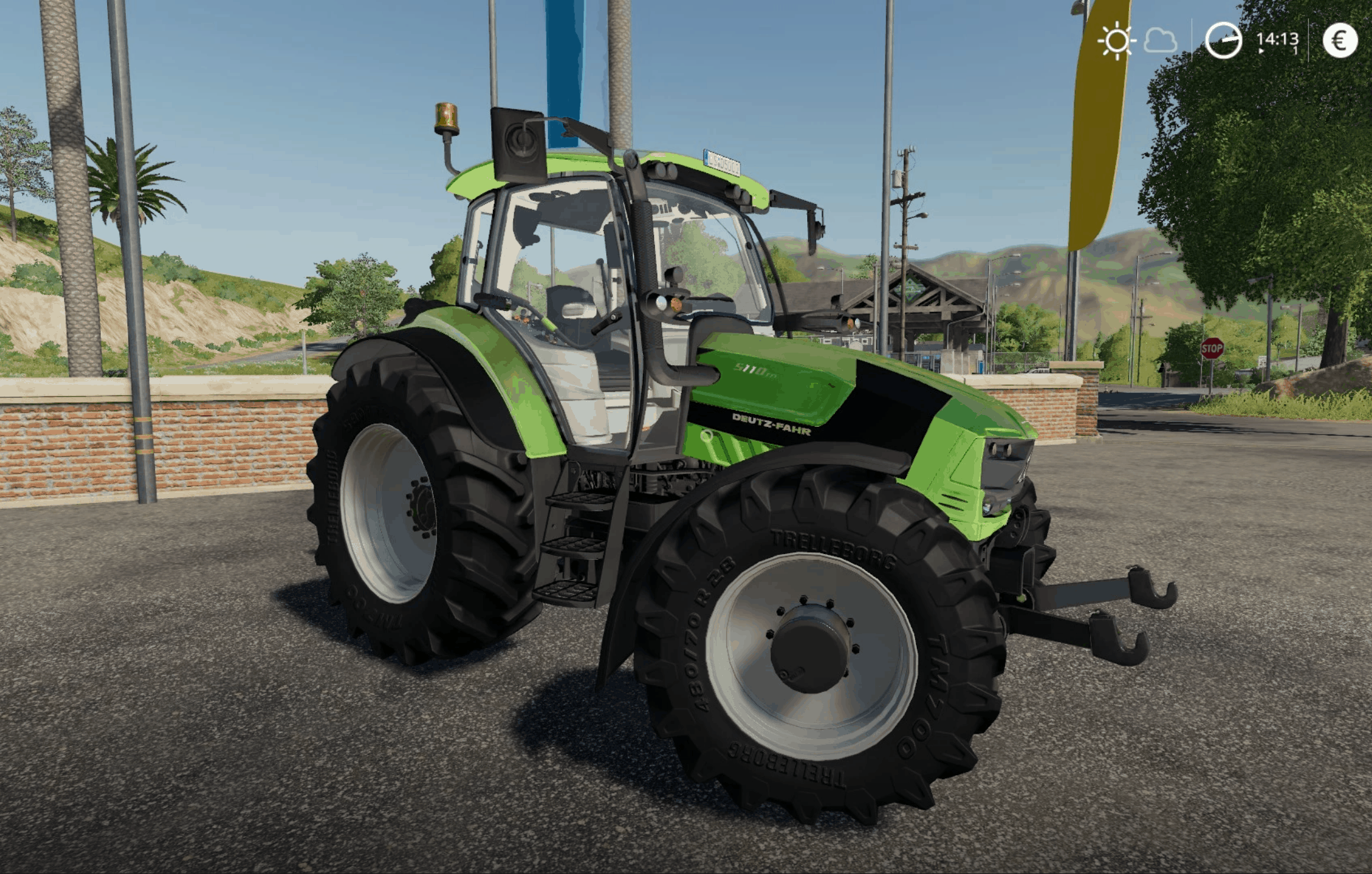Click the sun weather icon
1372x874 pixels.
[1117, 41]
